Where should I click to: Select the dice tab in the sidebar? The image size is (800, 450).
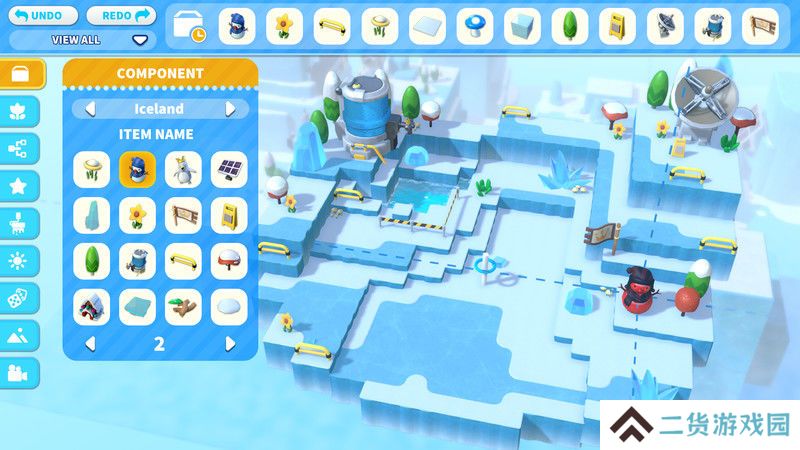pyautogui.click(x=20, y=298)
